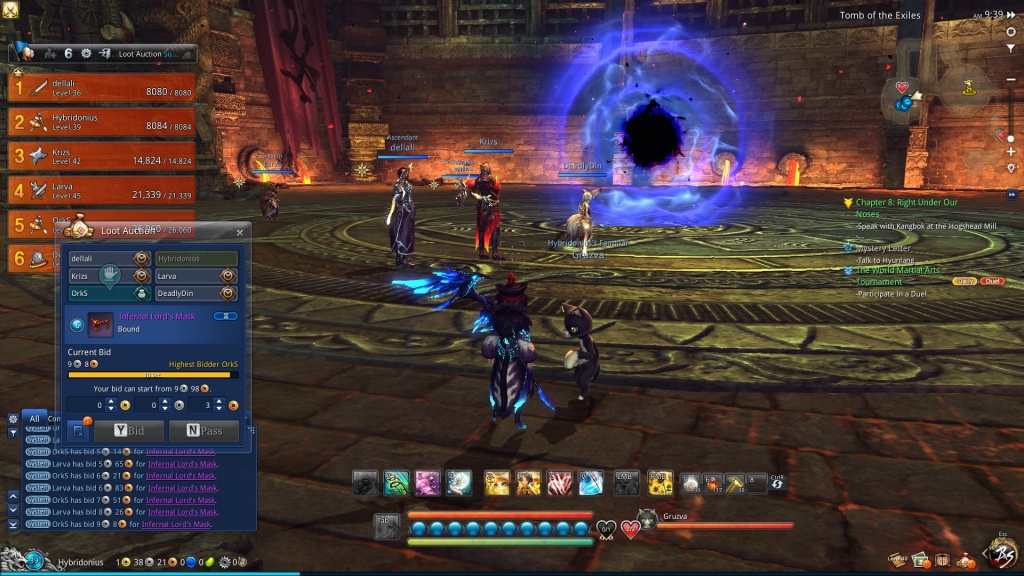Switch to the All chat tab

click(x=34, y=419)
